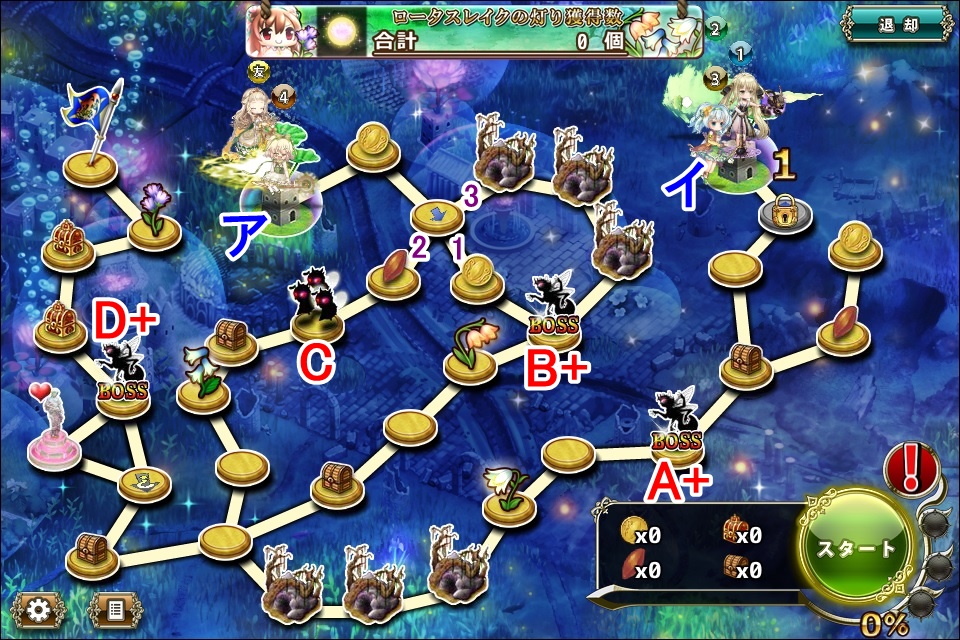The image size is (960, 640).
Task: Tap the green スタート start button
Action: [x=858, y=549]
